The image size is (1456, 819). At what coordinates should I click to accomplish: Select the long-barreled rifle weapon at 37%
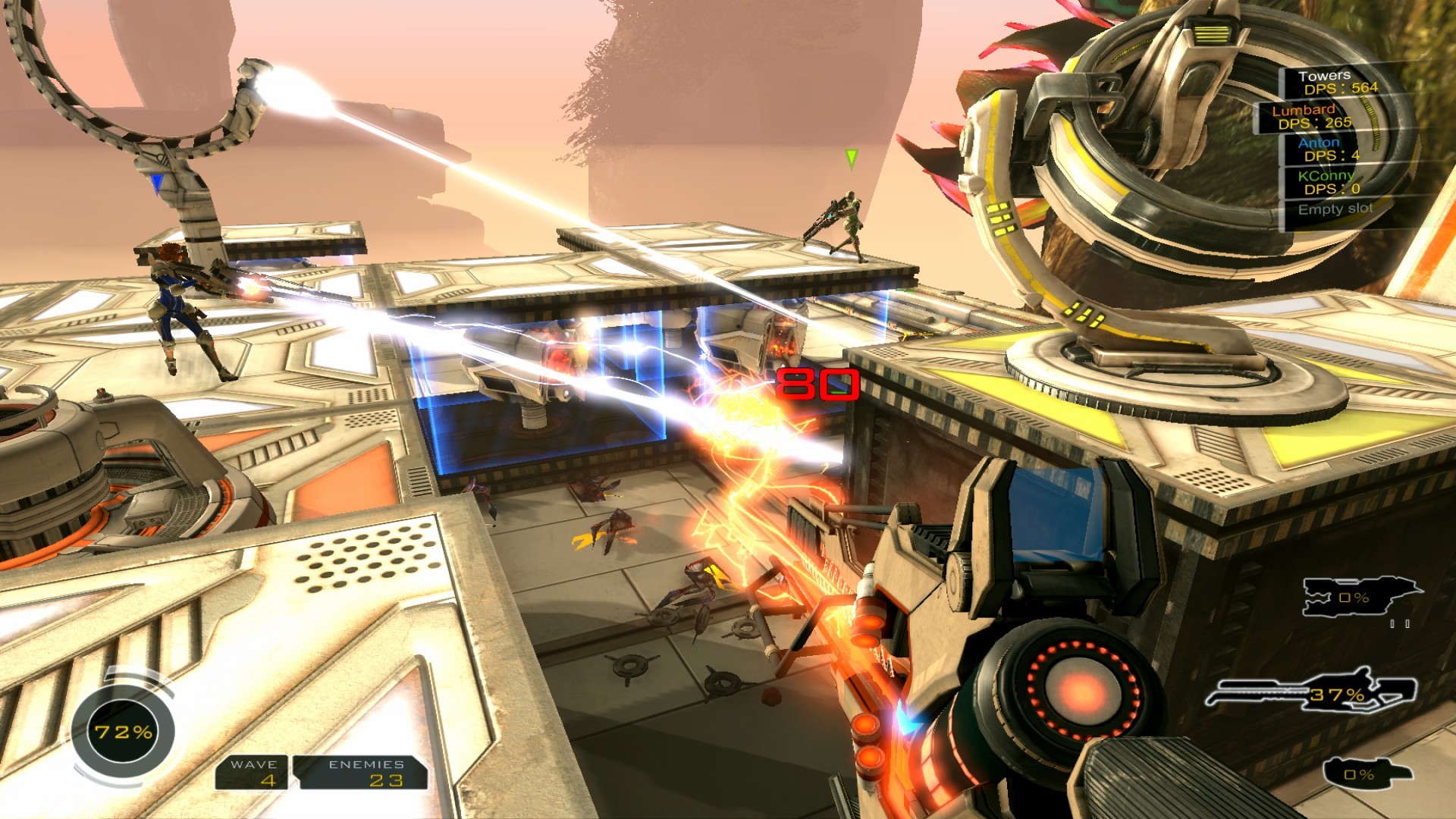(x=1310, y=690)
